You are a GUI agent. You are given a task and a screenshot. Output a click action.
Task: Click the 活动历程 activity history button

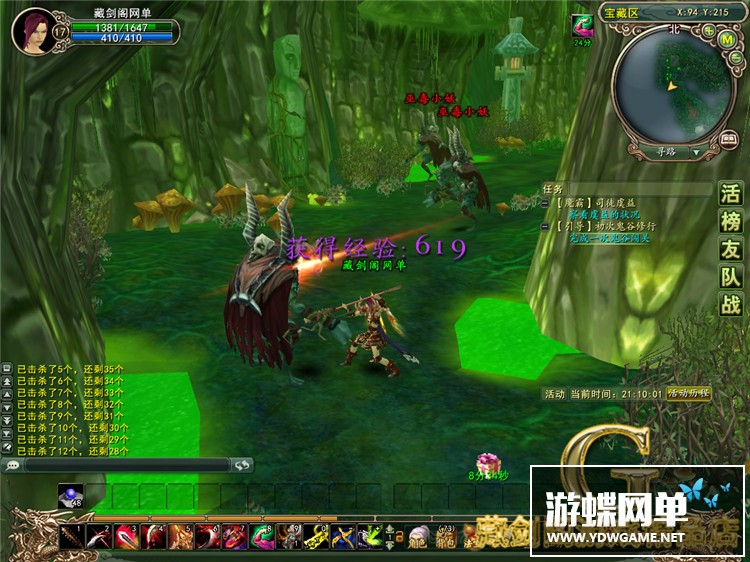[x=688, y=393]
